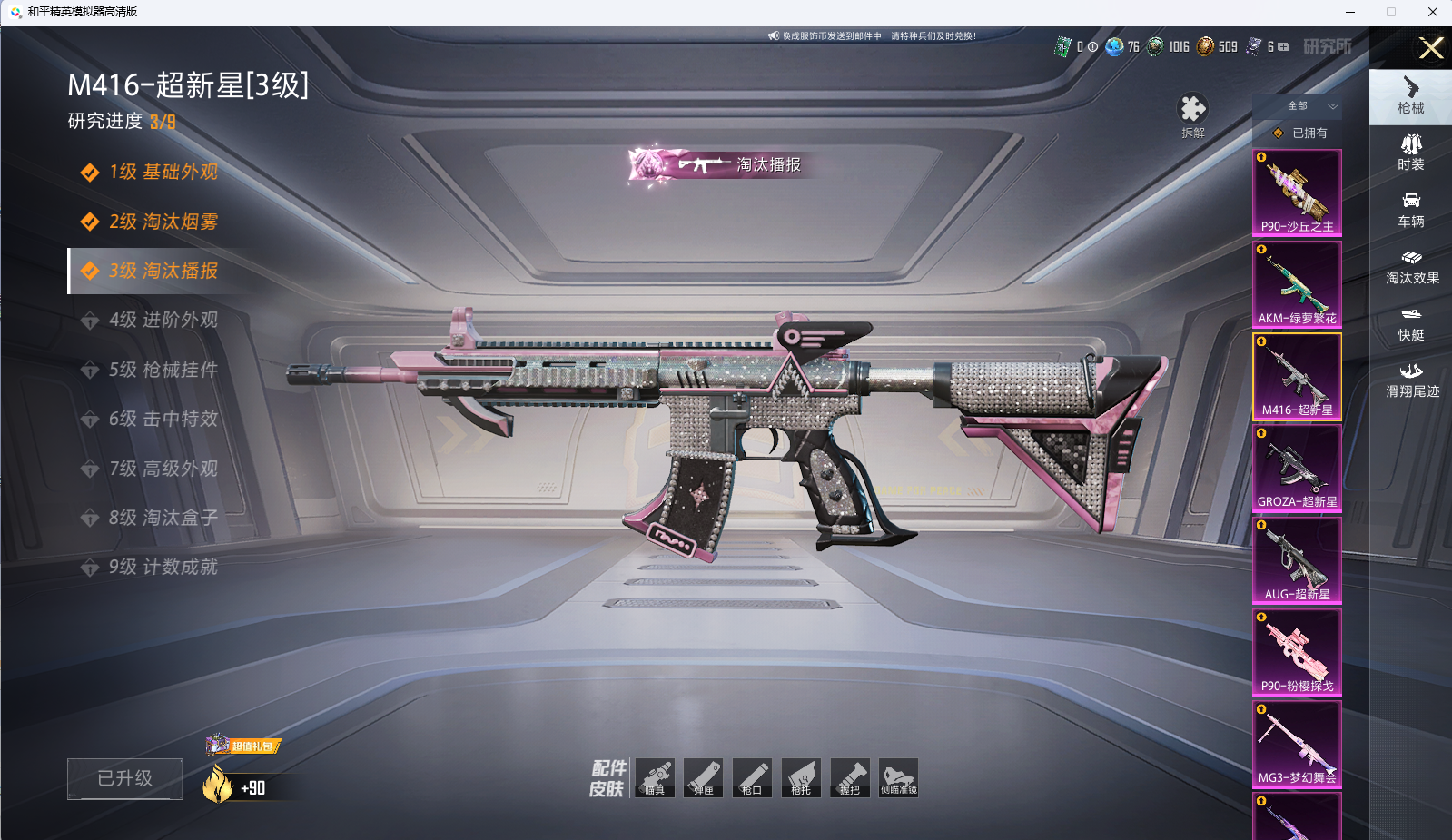Pick the AUG-超新星 skin thumbnail

click(x=1297, y=559)
